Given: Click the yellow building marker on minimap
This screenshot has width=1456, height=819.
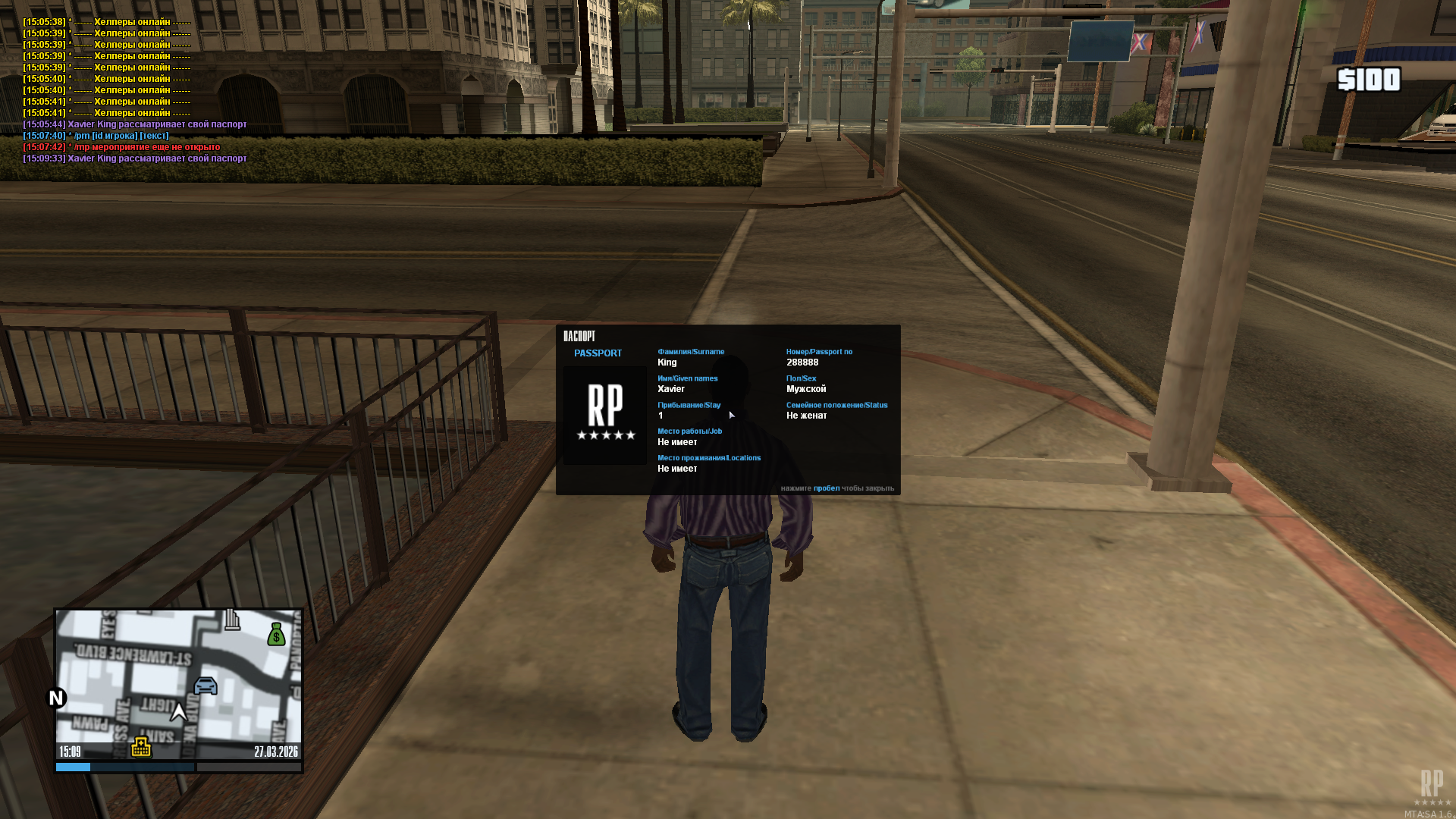Looking at the screenshot, I should (141, 747).
